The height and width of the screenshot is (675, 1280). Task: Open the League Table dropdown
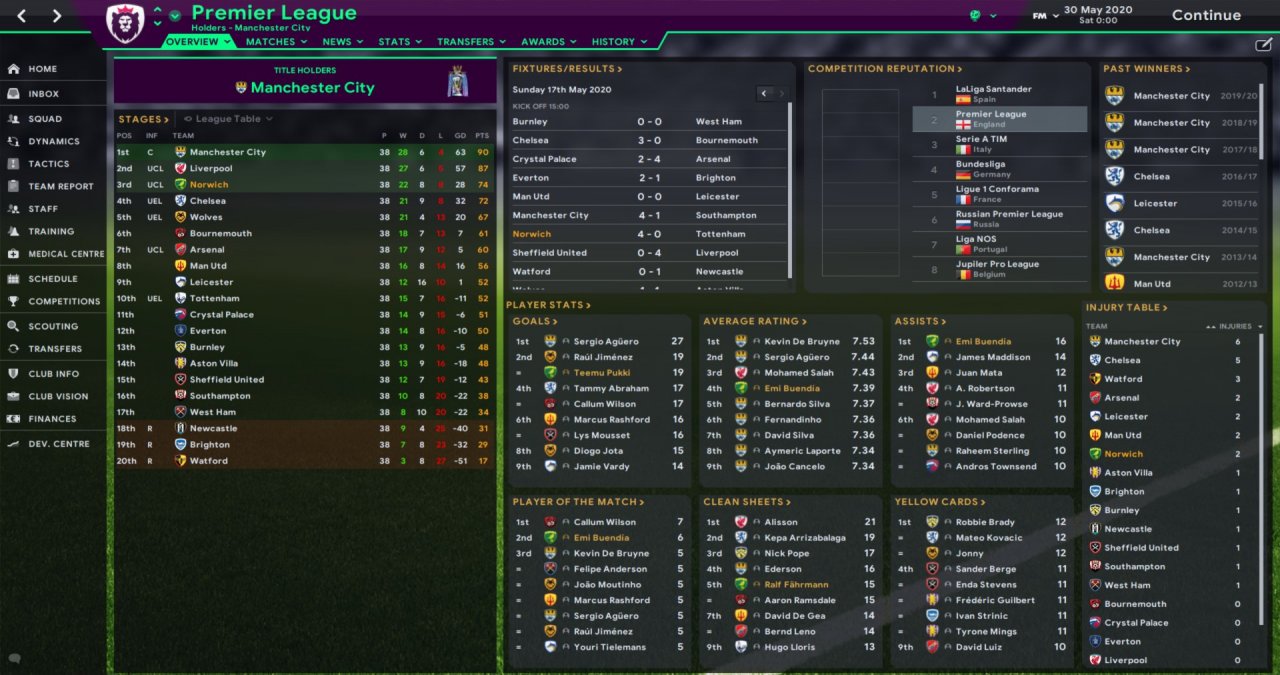(228, 119)
